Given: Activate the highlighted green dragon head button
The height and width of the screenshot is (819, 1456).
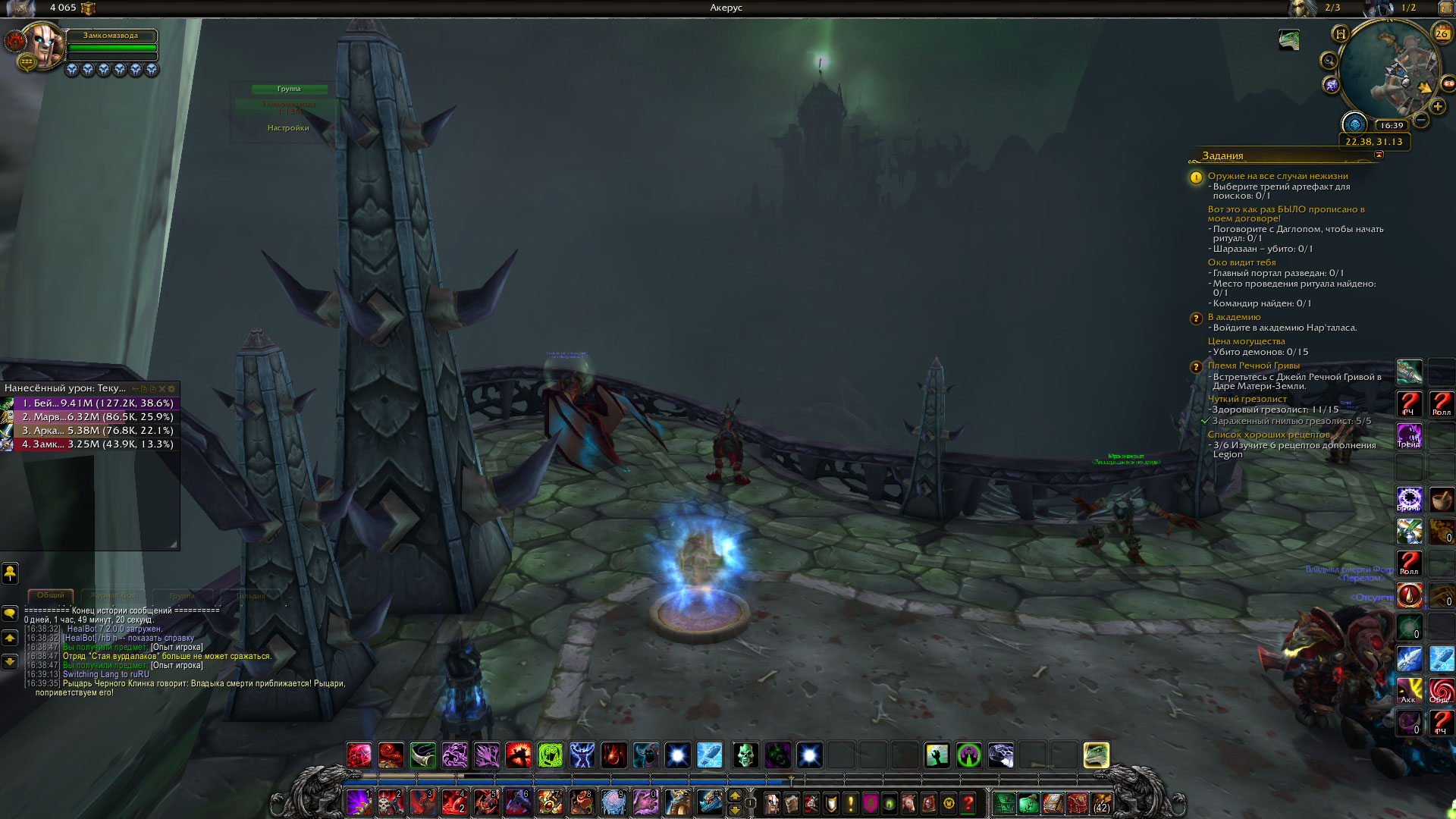Looking at the screenshot, I should click(1096, 755).
